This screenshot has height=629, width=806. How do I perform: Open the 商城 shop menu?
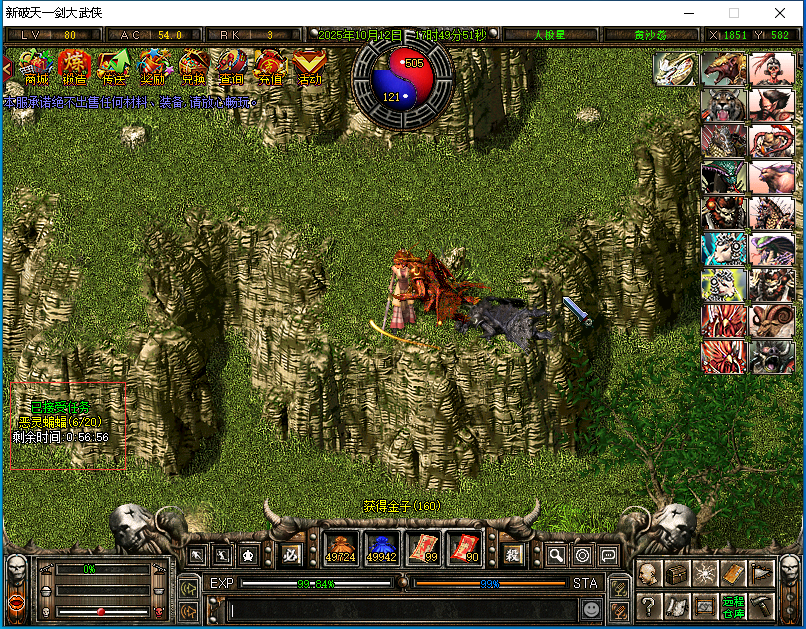click(36, 68)
